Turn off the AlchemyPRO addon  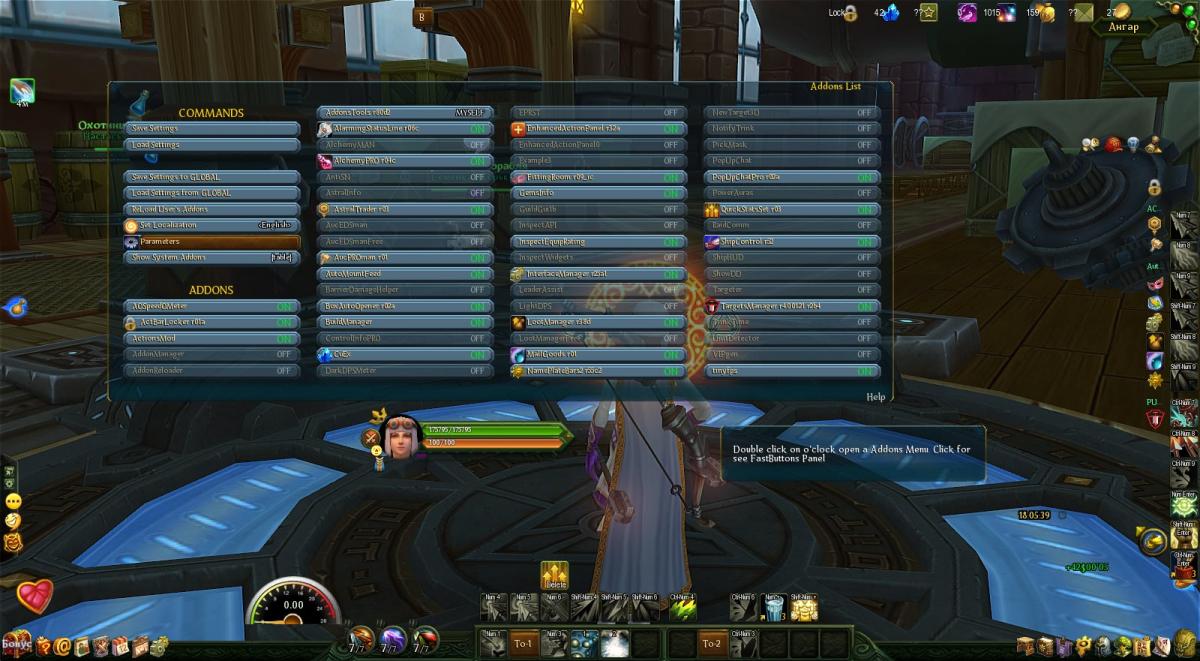477,161
